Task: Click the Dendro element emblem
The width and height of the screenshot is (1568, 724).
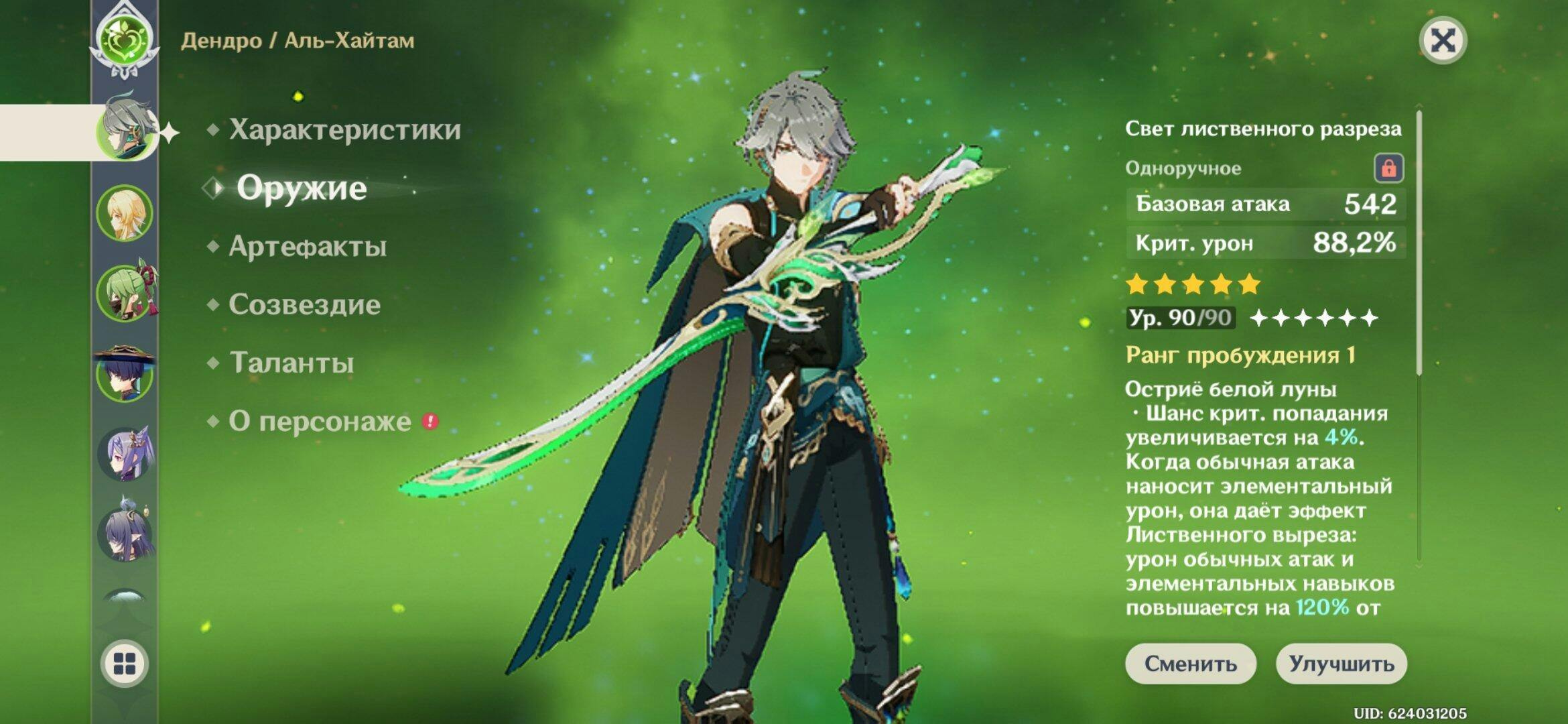Action: [x=125, y=38]
